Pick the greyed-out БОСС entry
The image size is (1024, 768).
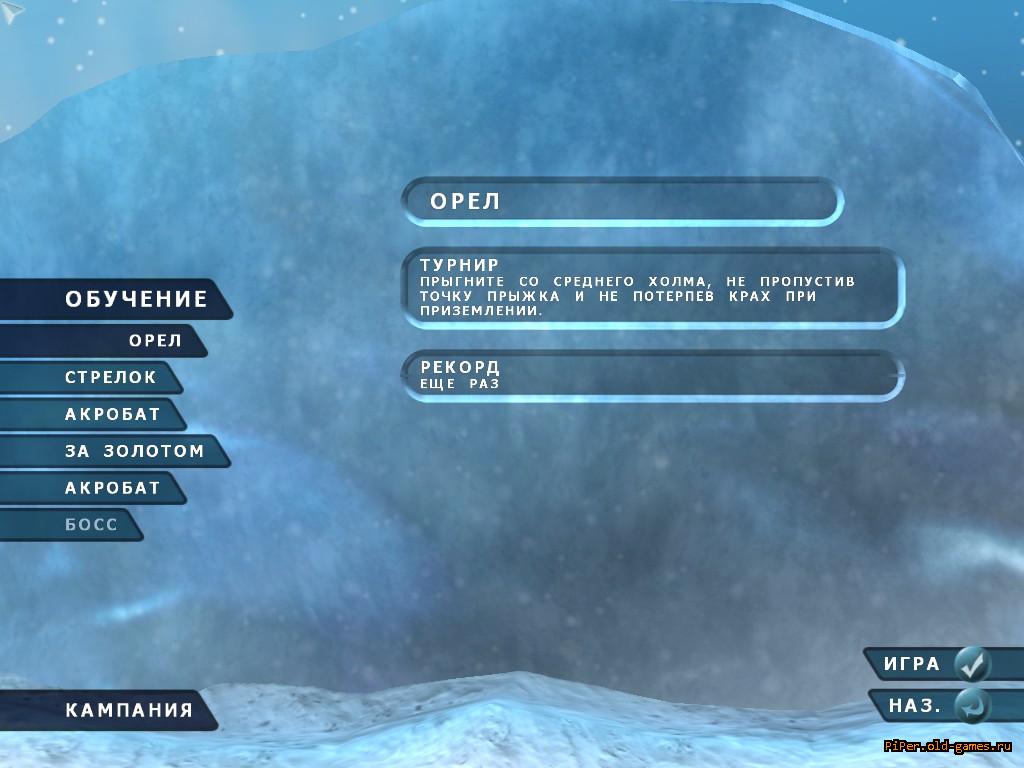tap(91, 525)
